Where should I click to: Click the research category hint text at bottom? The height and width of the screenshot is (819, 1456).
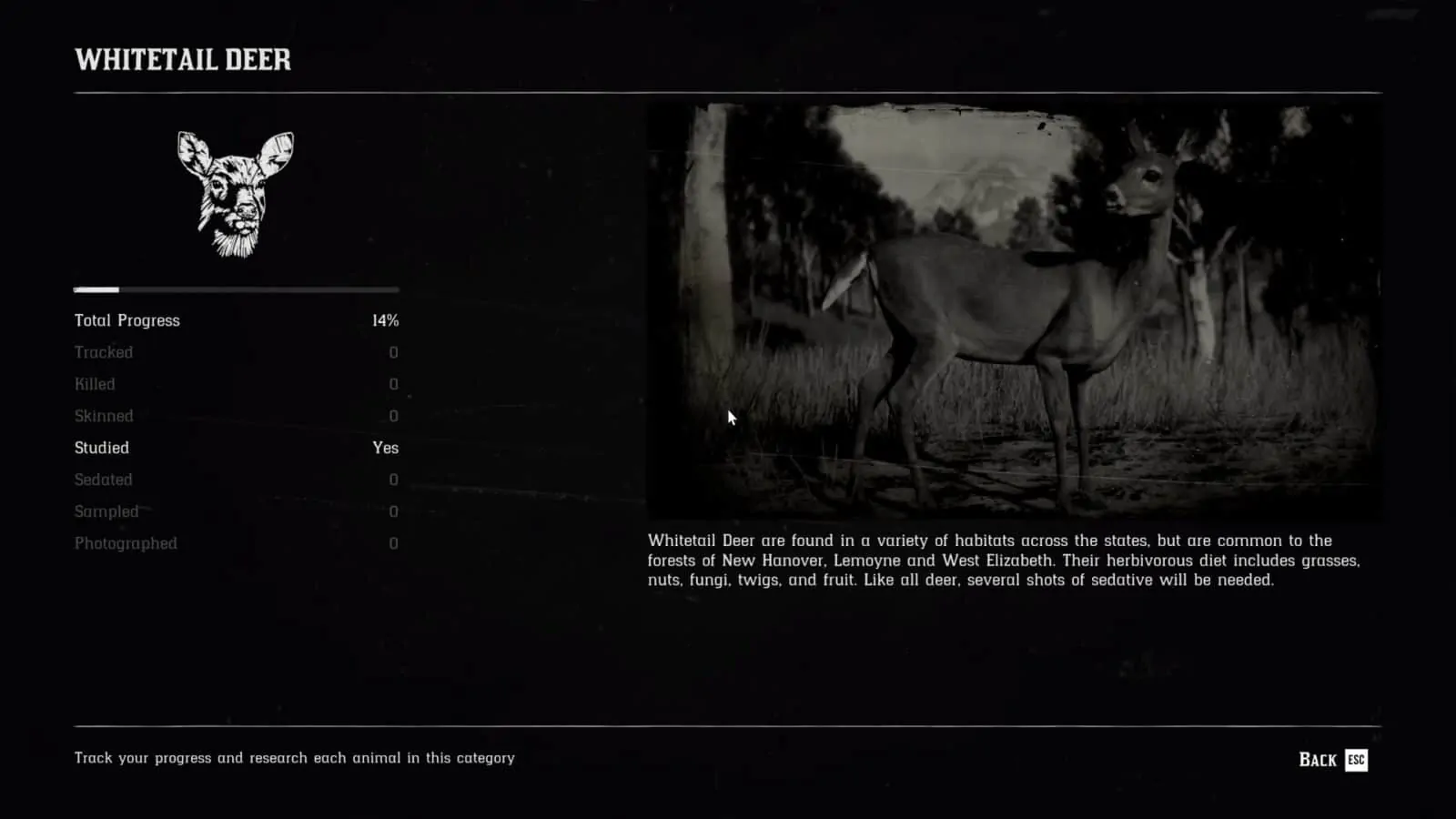pos(295,757)
